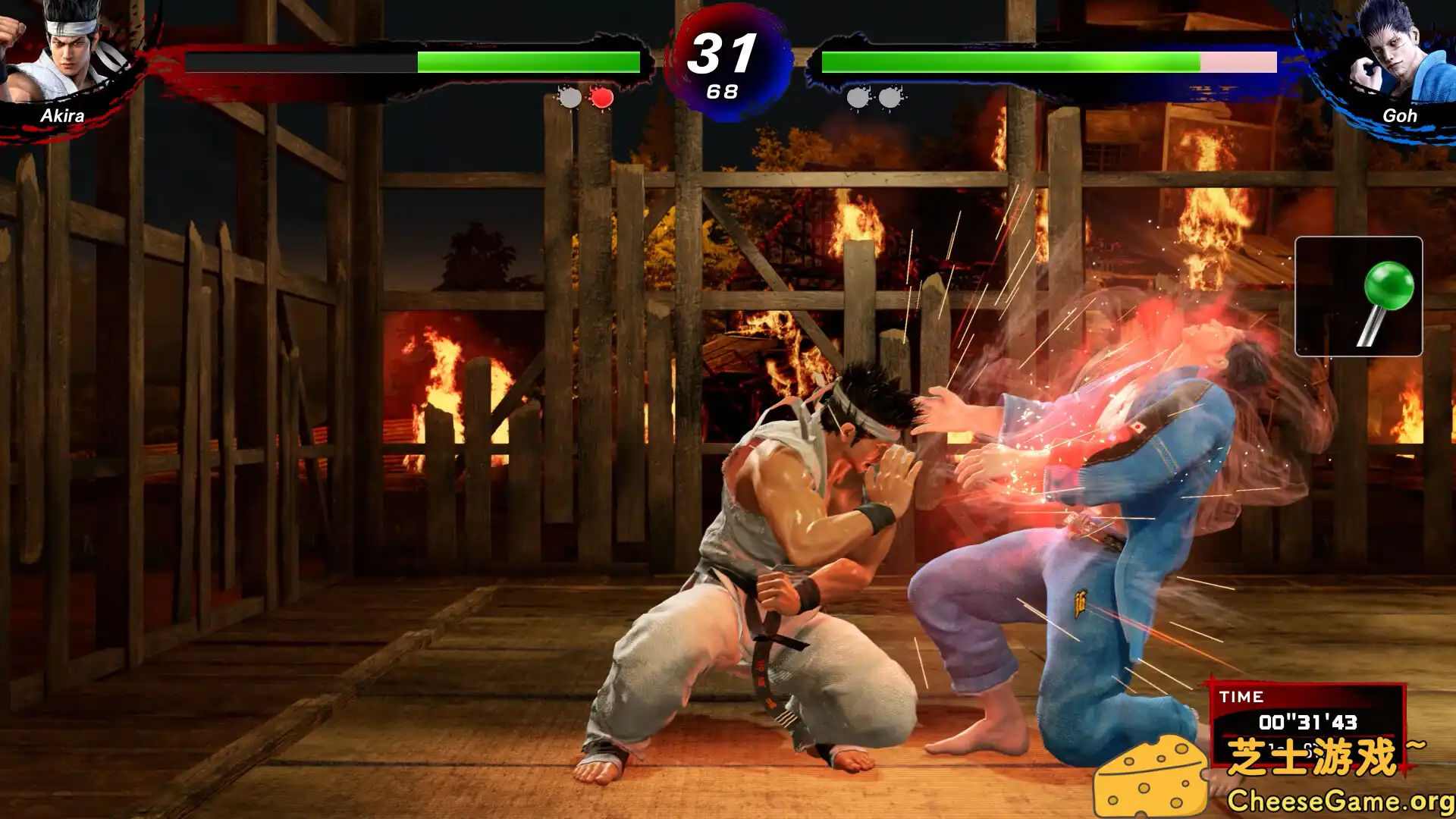Image resolution: width=1456 pixels, height=819 pixels.
Task: Click the first gray round dot under Goh's bar
Action: [857, 97]
